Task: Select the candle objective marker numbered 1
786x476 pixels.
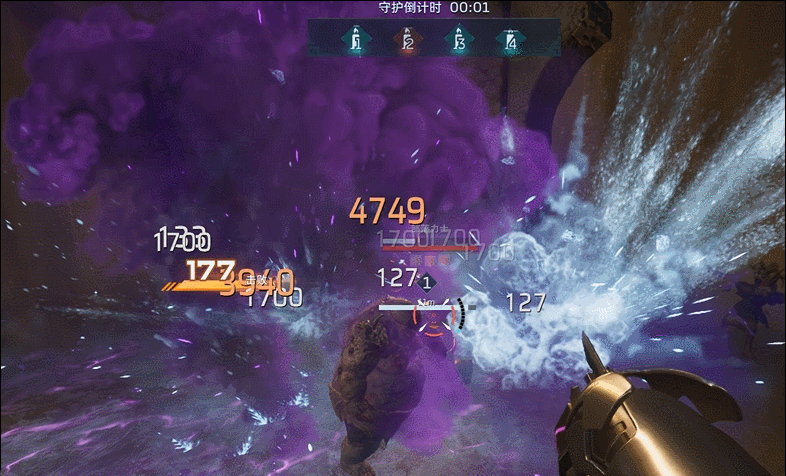Action: tap(354, 41)
